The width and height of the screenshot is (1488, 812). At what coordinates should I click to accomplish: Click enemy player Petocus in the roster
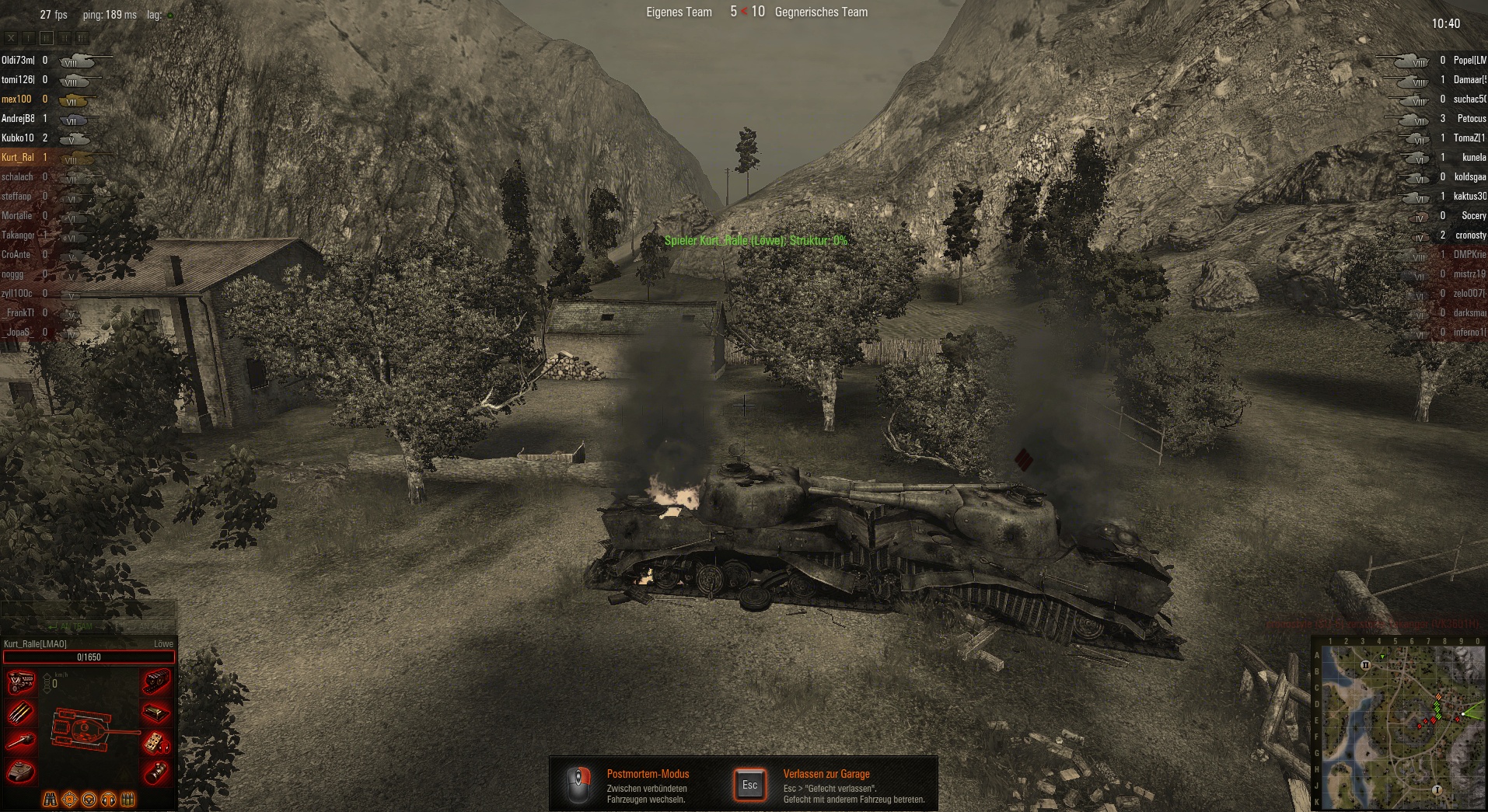(x=1471, y=118)
